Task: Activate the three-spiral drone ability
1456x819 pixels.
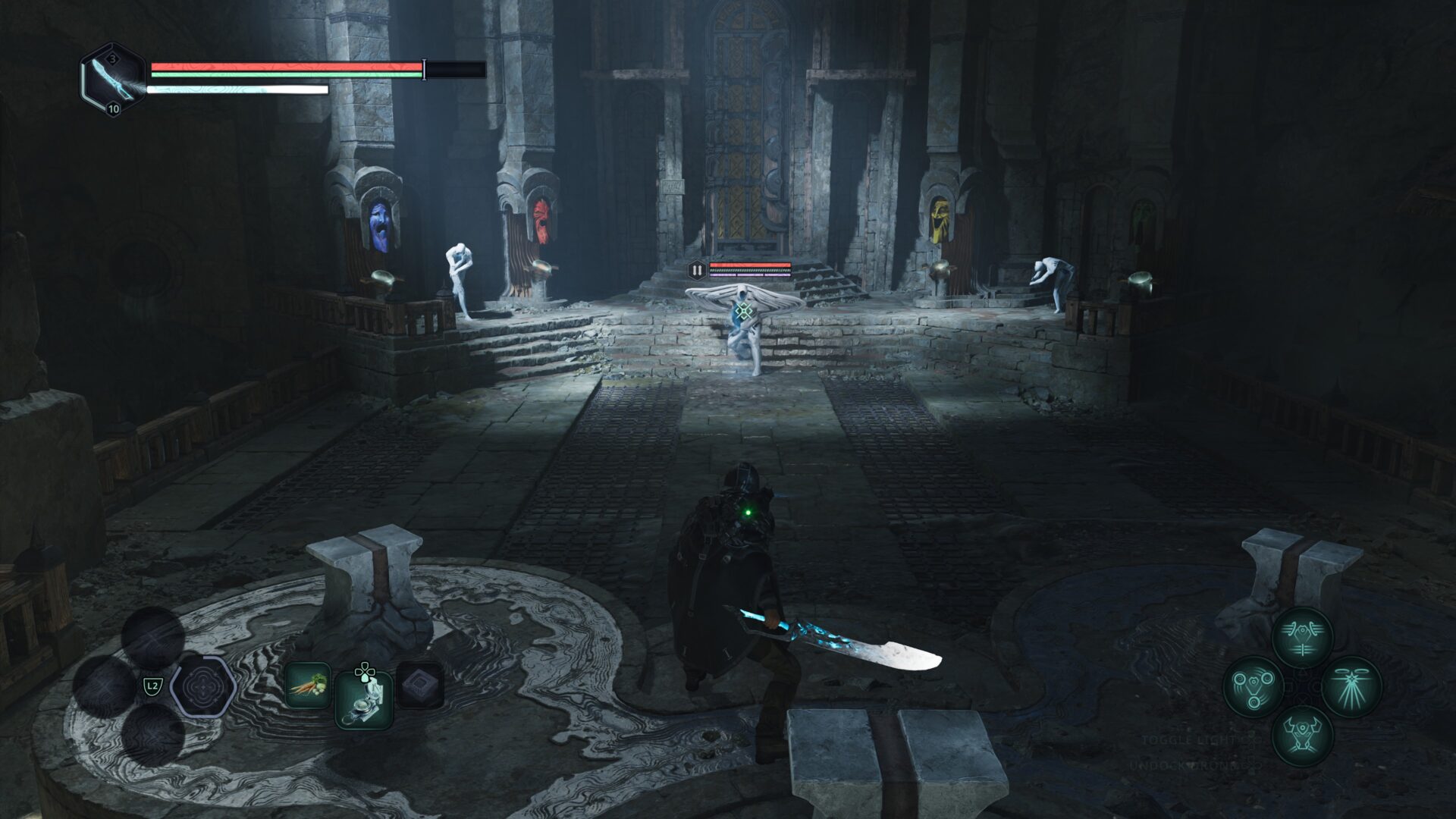Action: [1254, 686]
